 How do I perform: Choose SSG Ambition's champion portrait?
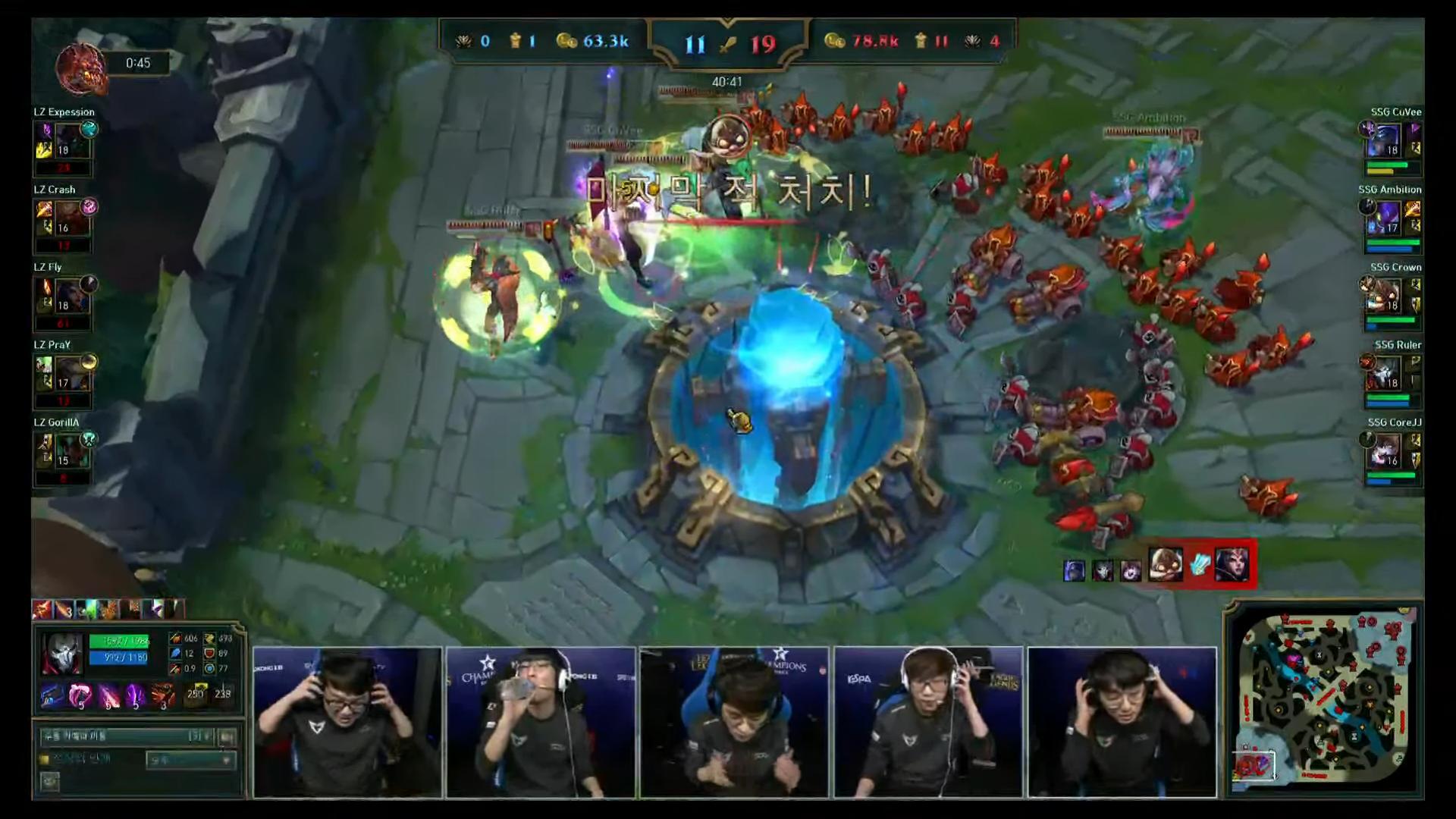(x=1389, y=218)
